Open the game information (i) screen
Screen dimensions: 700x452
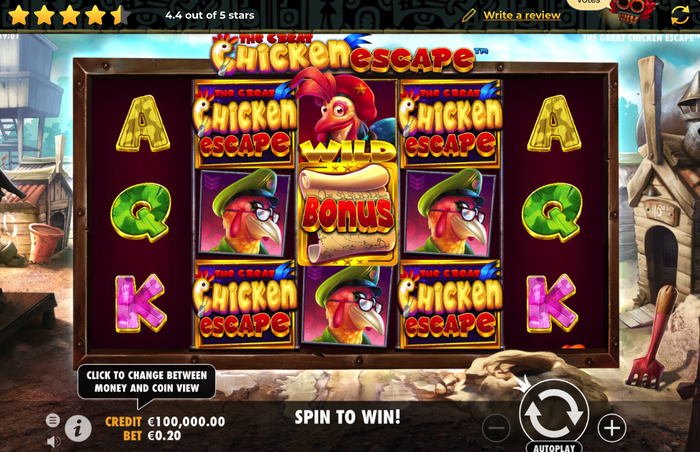(x=78, y=428)
